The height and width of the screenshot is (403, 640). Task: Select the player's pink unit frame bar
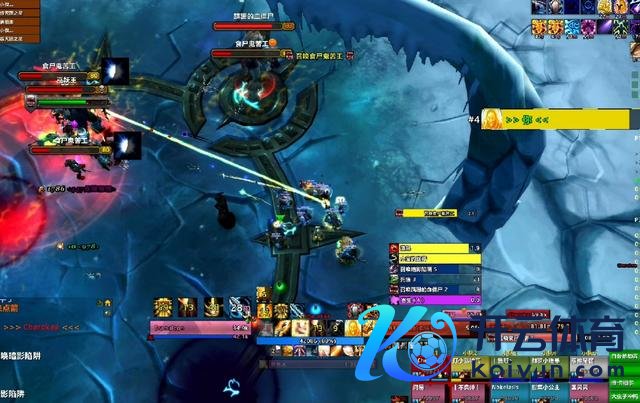tap(200, 326)
